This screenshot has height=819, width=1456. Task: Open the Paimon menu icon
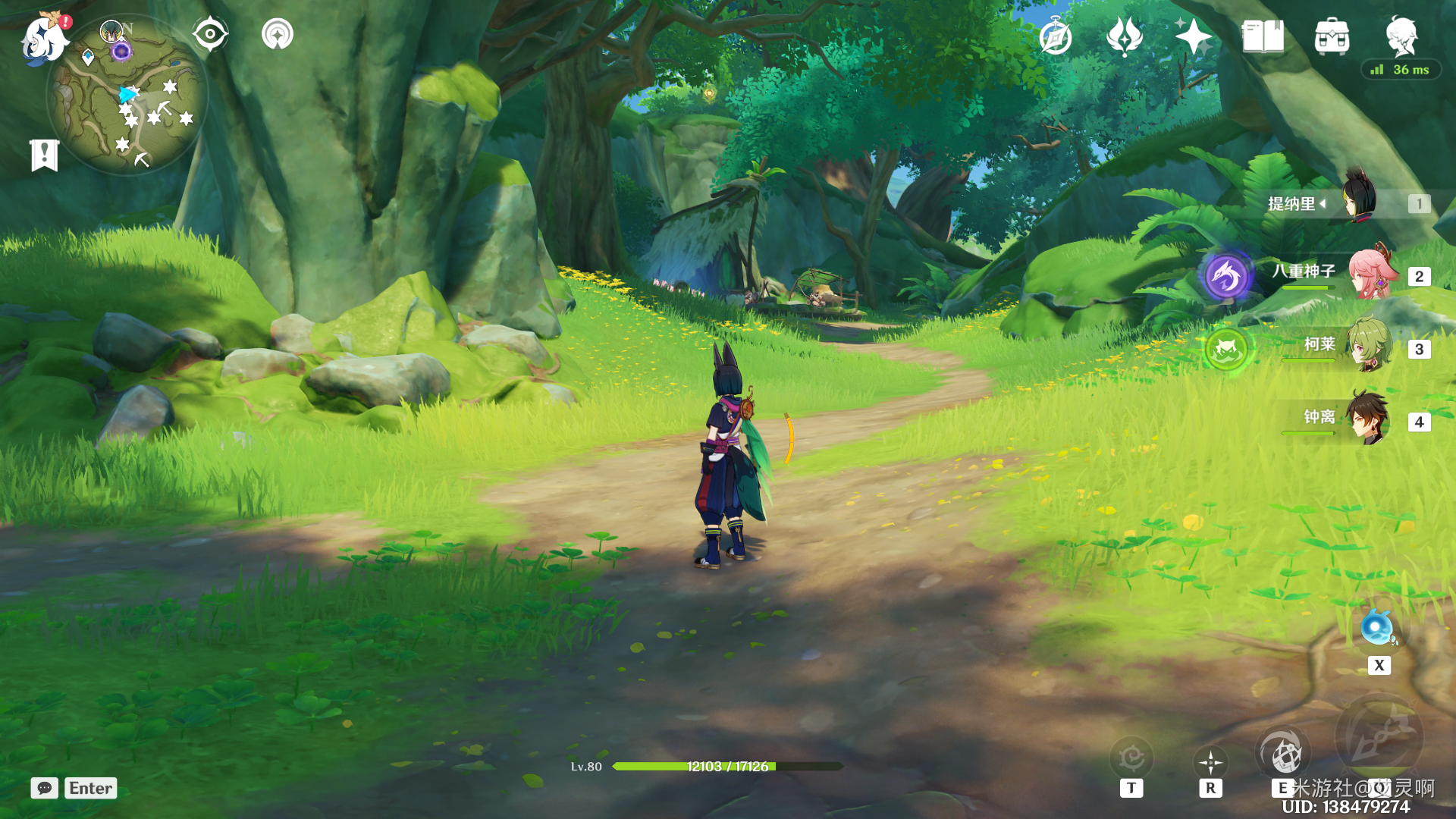tap(45, 39)
